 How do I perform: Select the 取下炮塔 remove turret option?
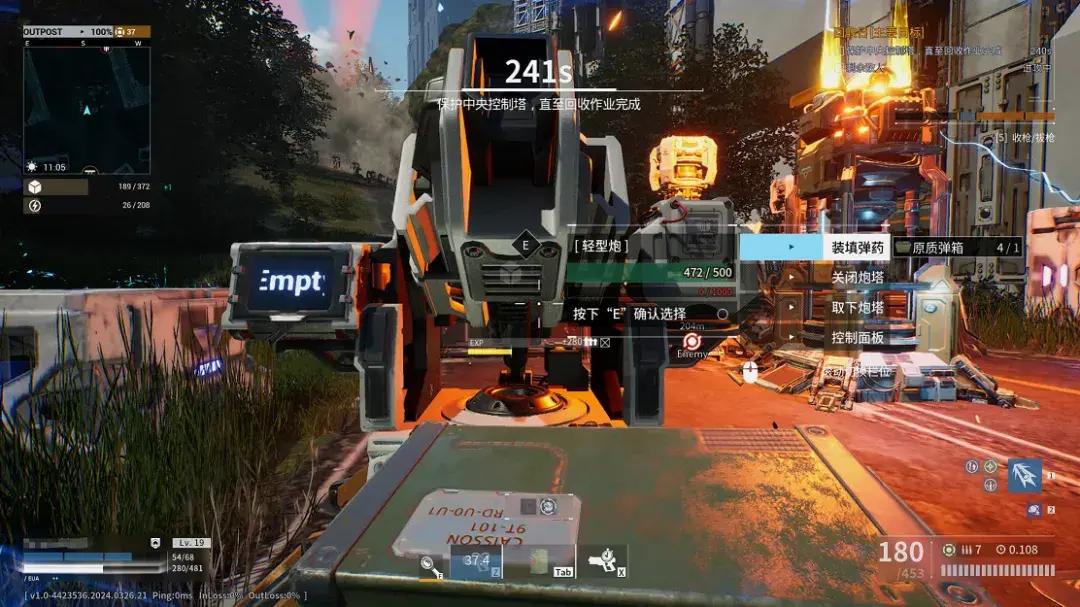(857, 307)
